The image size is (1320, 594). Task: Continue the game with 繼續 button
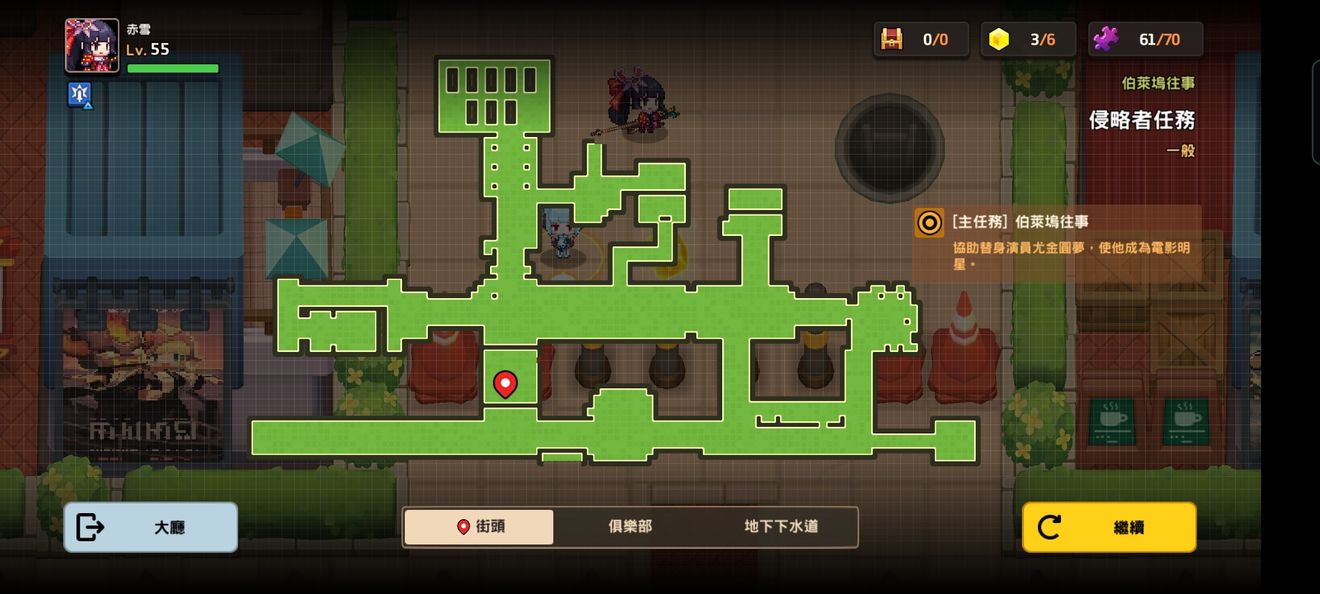click(1109, 527)
